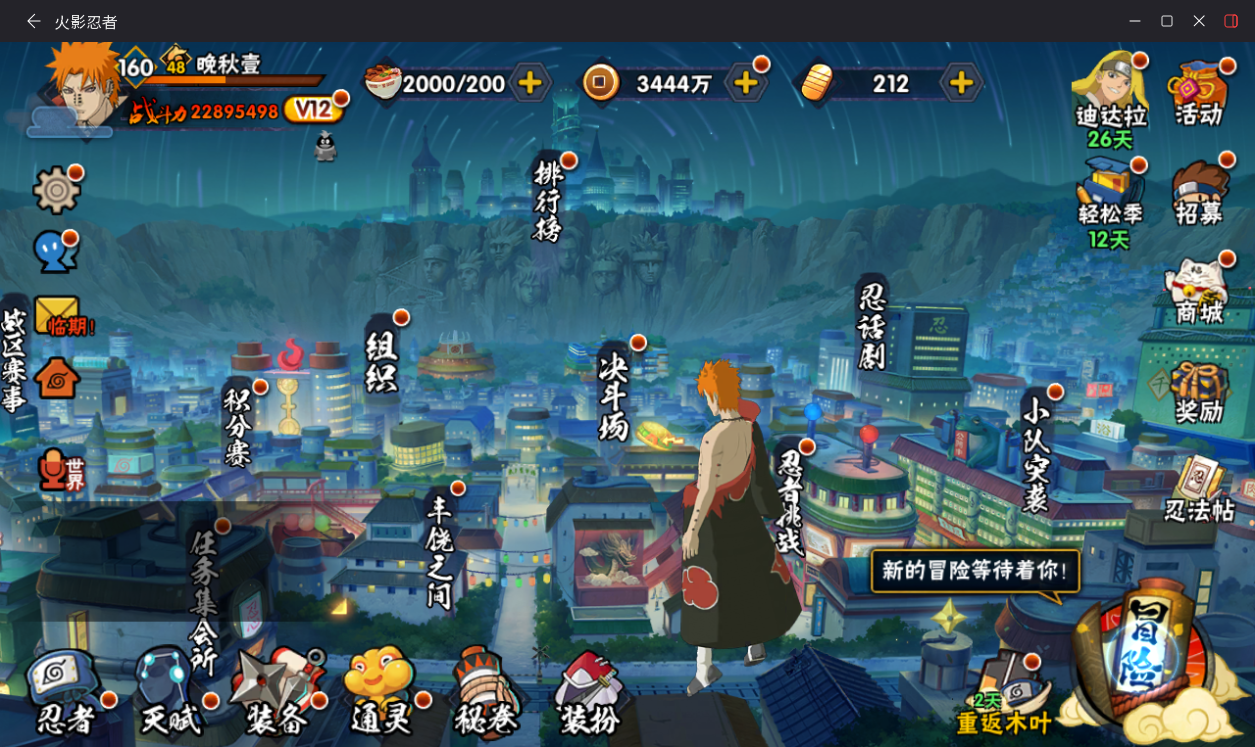Image resolution: width=1255 pixels, height=747 pixels.
Task: Open the 忍者 menu
Action: pos(63,692)
